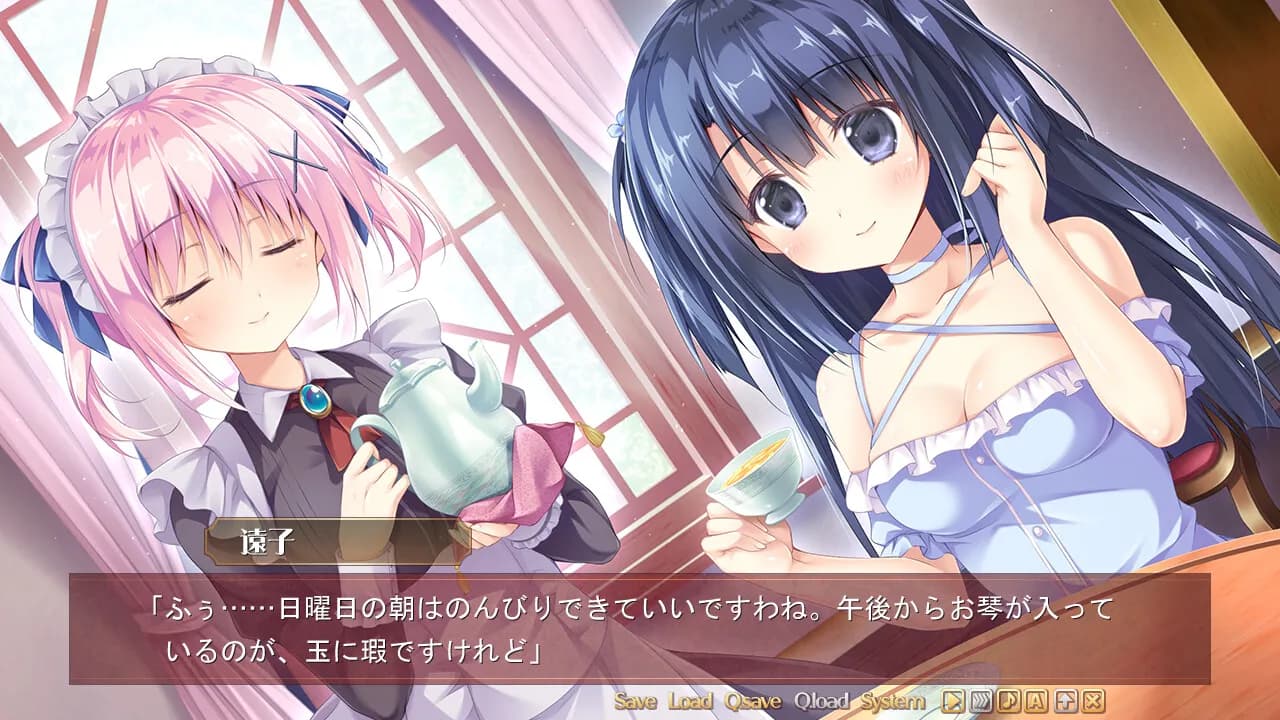Activate the skip fast-forward icon
1280x720 pixels.
981,701
